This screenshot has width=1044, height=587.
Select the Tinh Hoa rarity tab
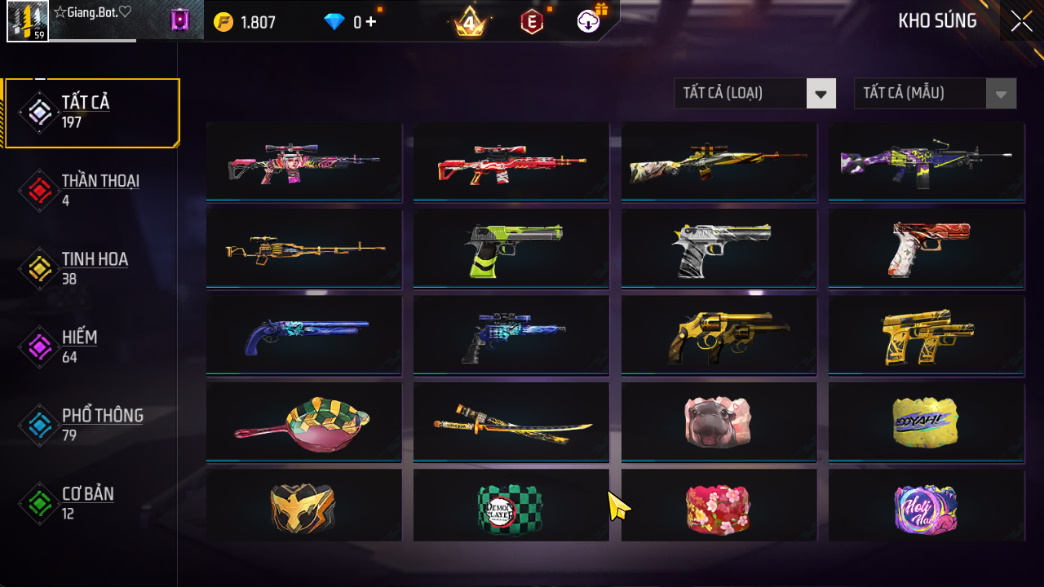click(92, 268)
